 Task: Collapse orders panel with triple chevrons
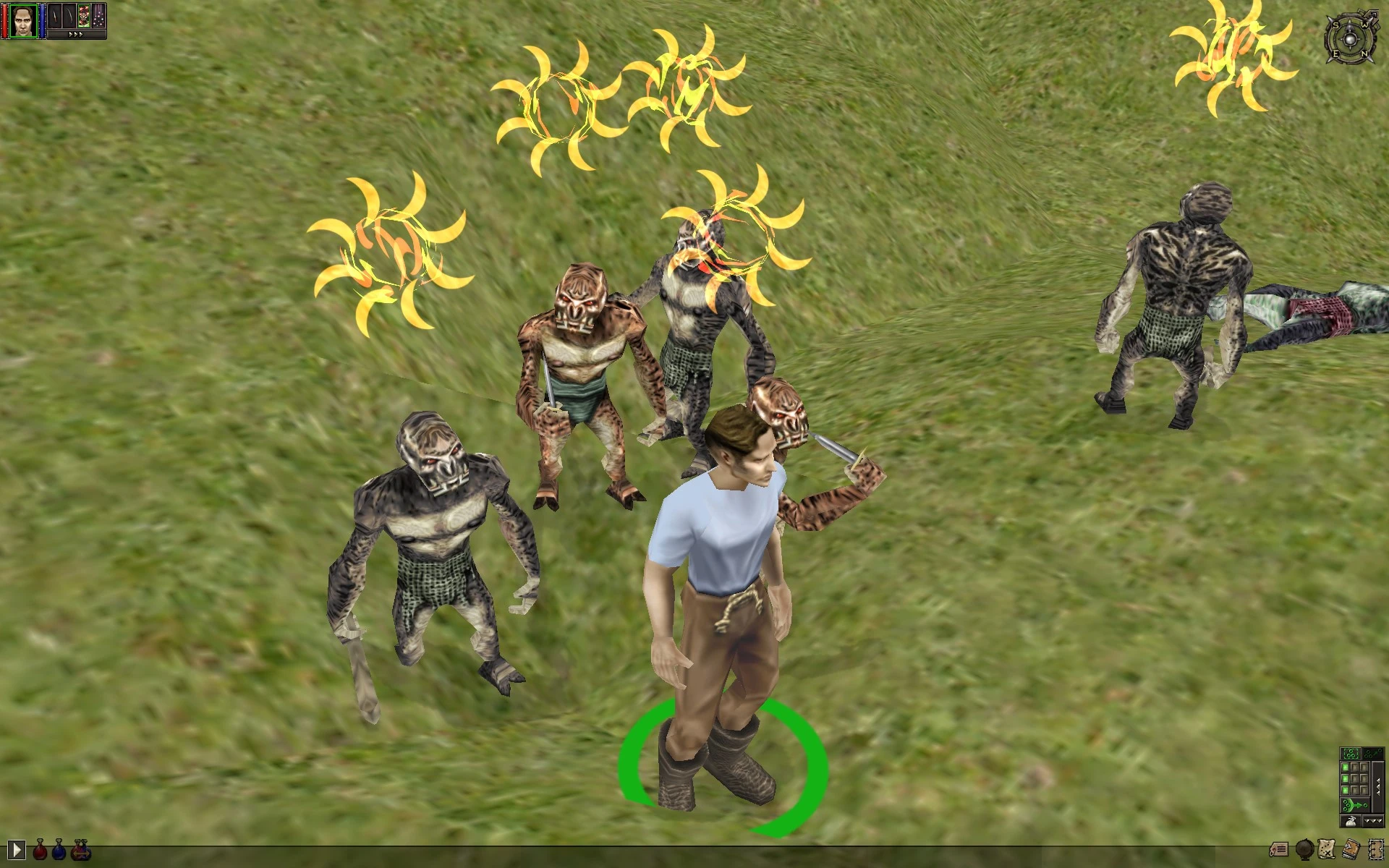click(x=1373, y=821)
